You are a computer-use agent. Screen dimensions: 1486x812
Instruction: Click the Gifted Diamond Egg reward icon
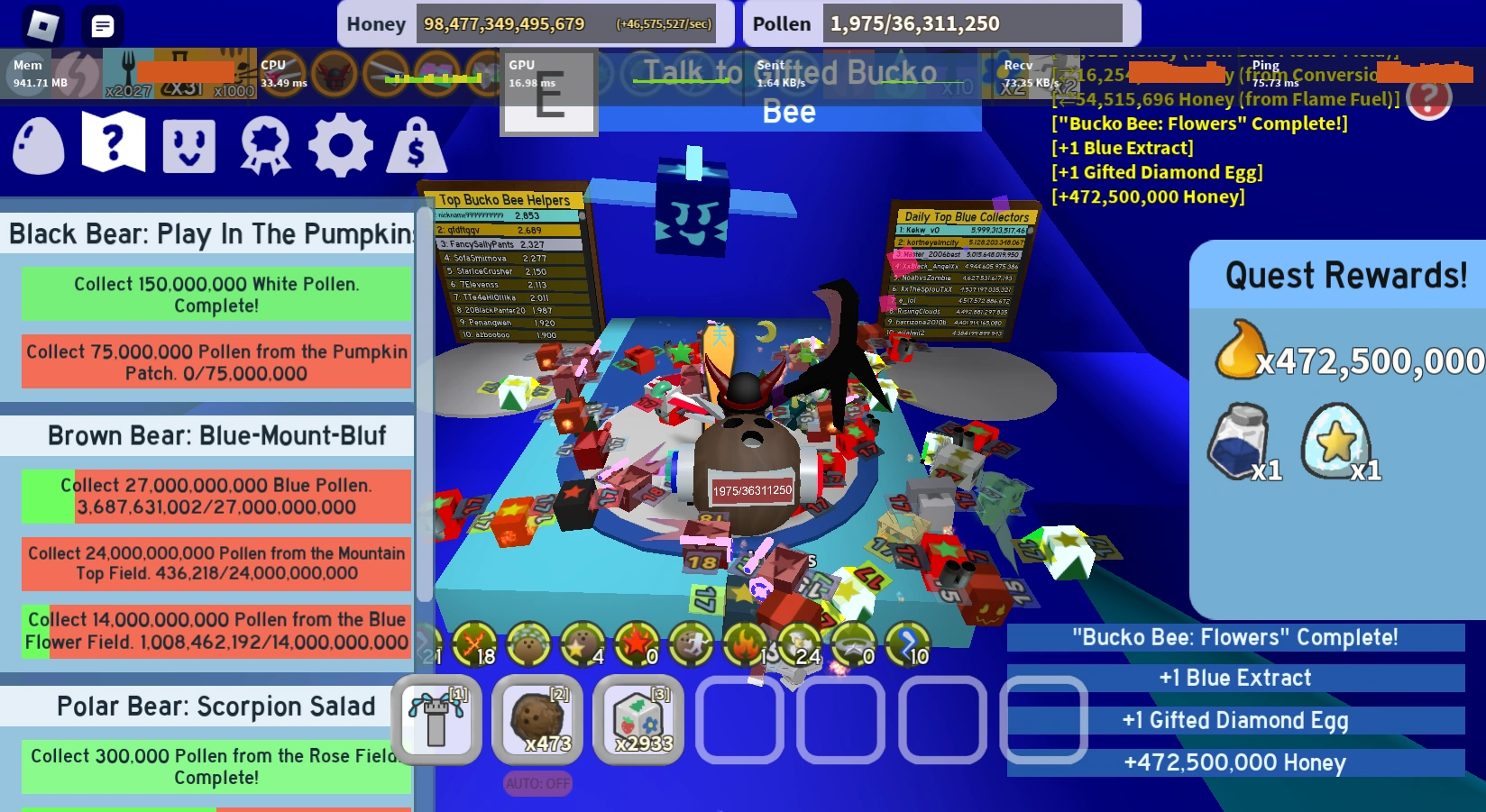[1336, 441]
